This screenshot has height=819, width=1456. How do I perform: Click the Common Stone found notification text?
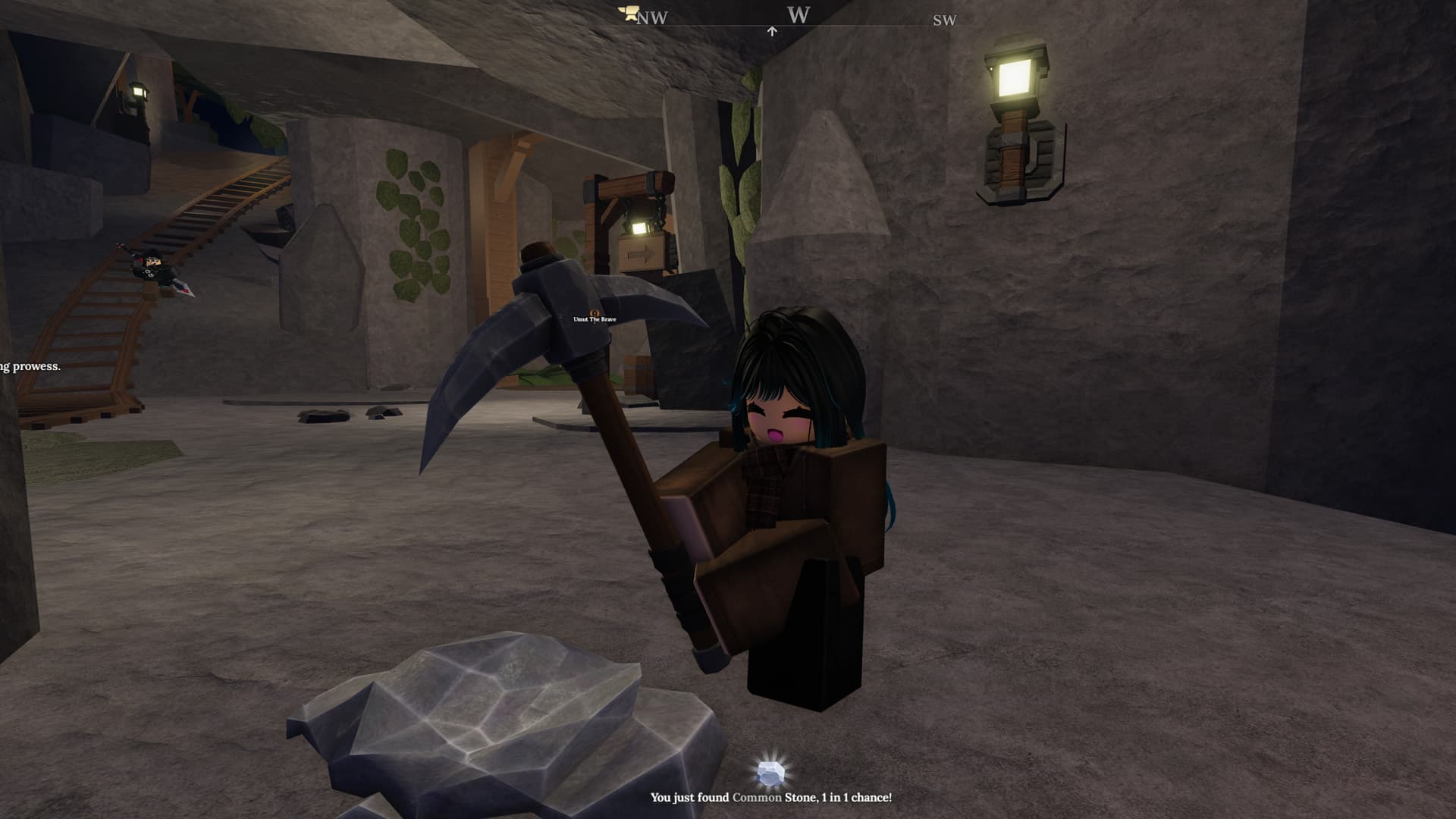(772, 798)
